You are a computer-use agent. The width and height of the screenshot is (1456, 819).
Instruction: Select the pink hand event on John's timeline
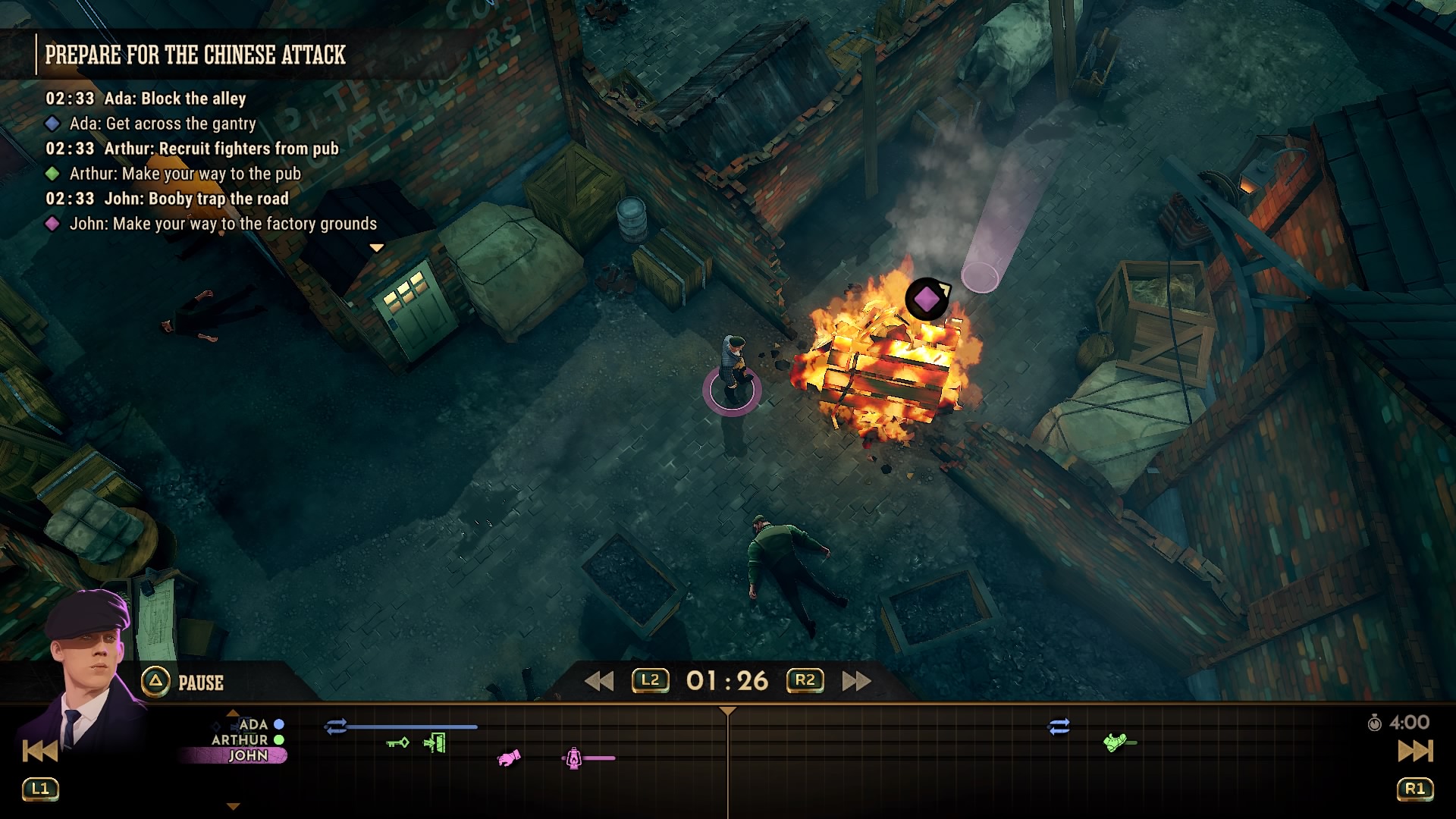[509, 758]
